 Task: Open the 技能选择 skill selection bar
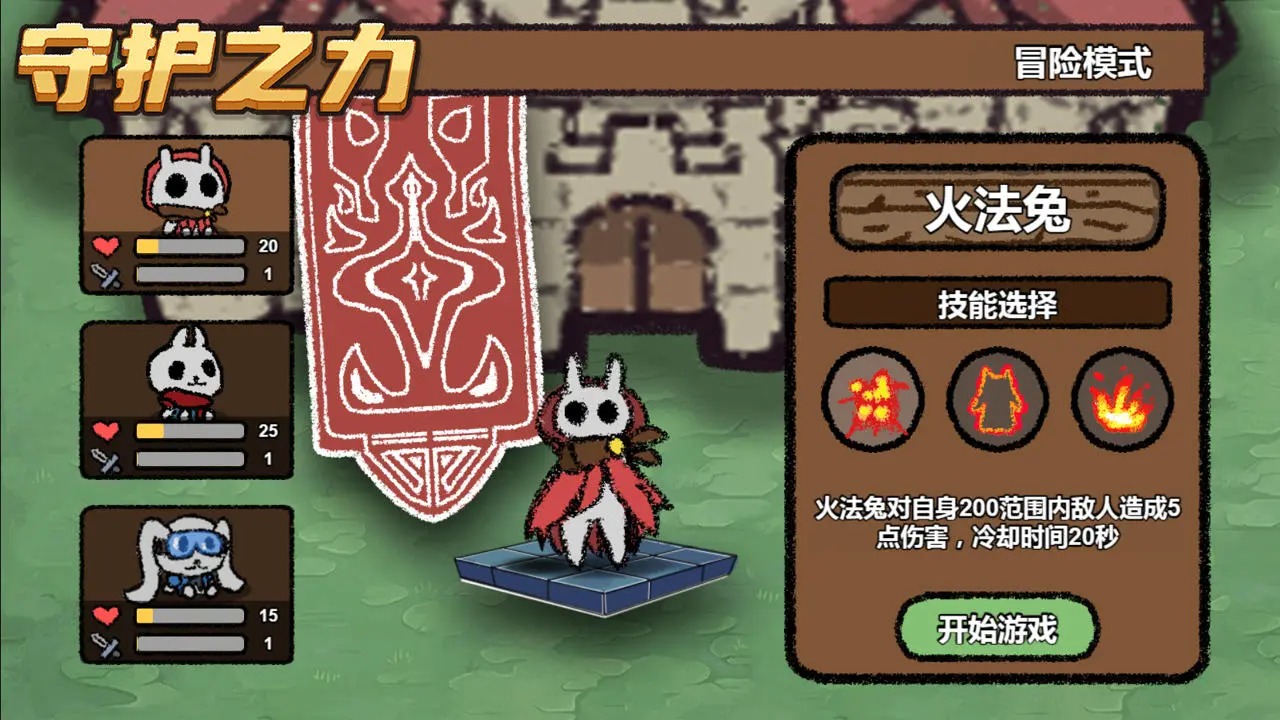pyautogui.click(x=997, y=302)
